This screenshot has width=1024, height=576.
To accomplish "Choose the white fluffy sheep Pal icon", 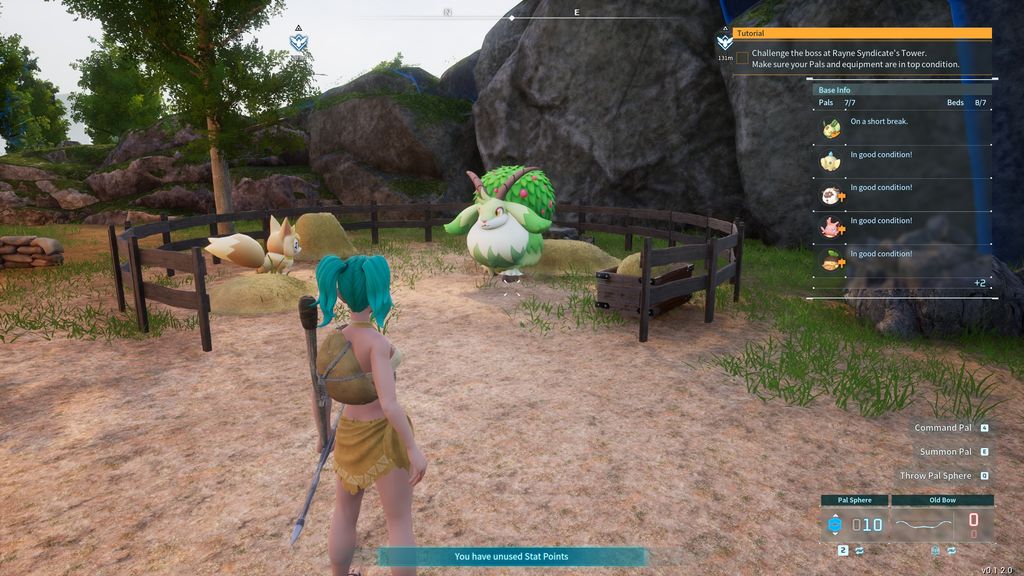I will pyautogui.click(x=830, y=194).
